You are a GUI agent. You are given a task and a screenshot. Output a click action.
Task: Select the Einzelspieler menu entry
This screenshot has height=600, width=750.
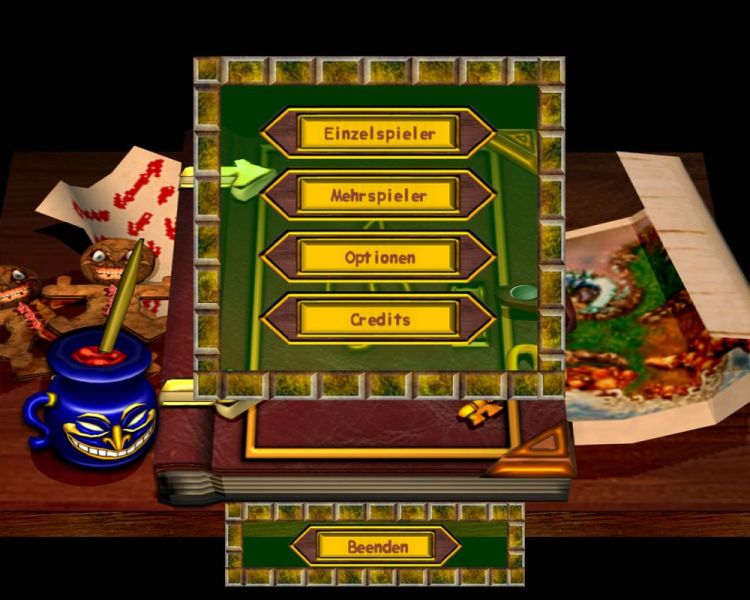click(x=378, y=133)
